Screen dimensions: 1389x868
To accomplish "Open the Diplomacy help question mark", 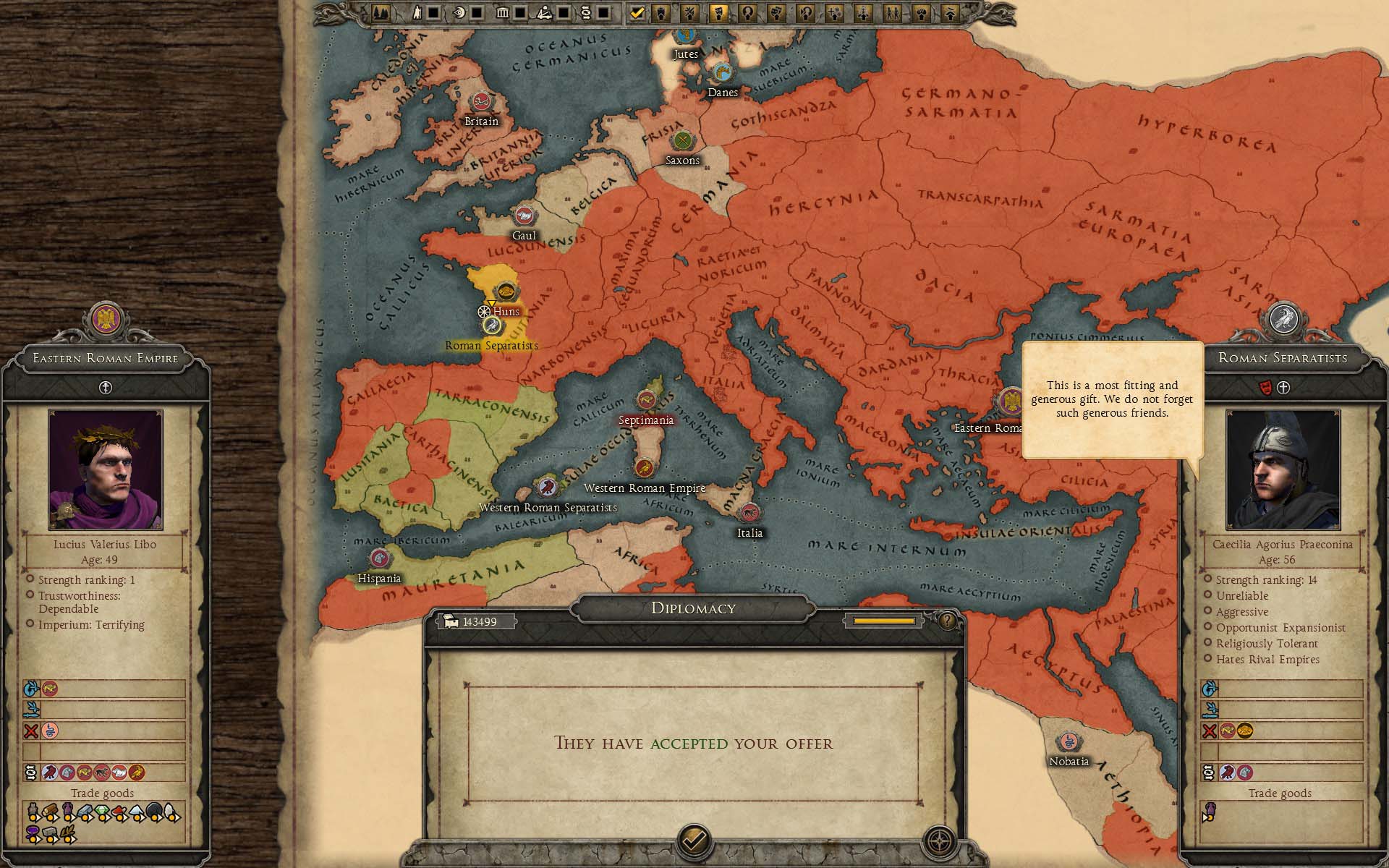I will click(x=946, y=621).
